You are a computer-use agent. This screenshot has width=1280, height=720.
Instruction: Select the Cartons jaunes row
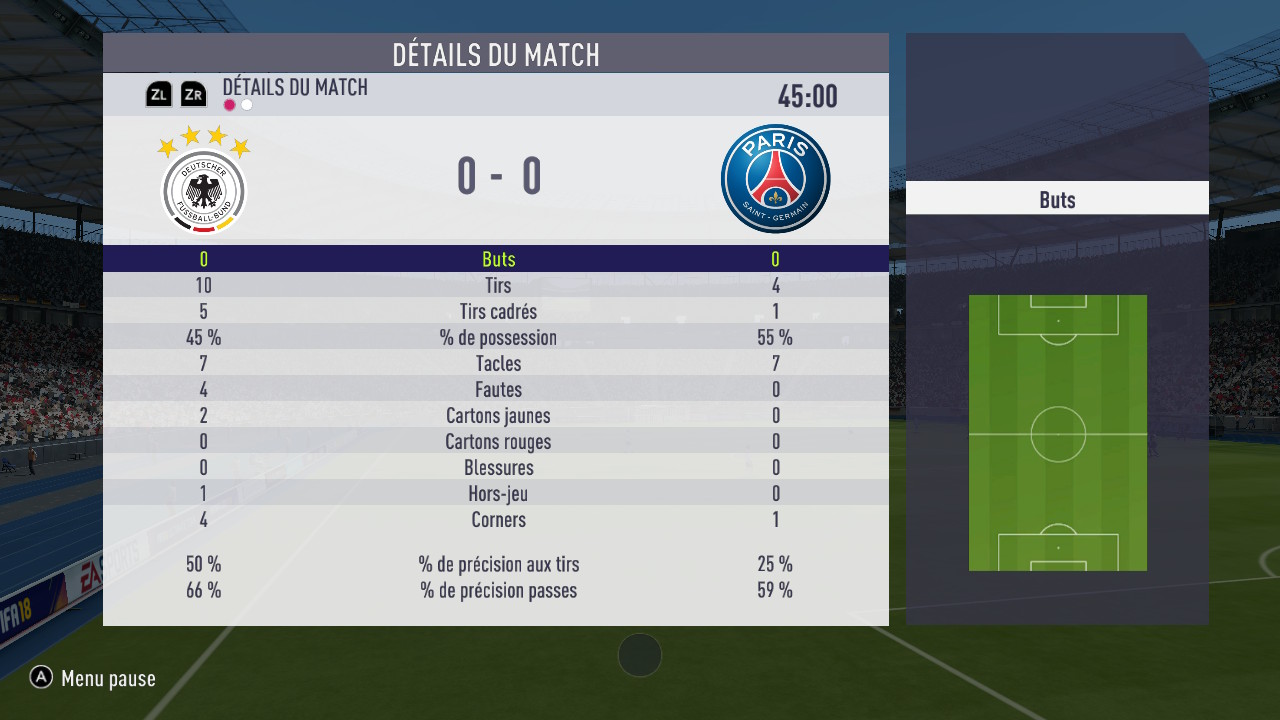(497, 416)
